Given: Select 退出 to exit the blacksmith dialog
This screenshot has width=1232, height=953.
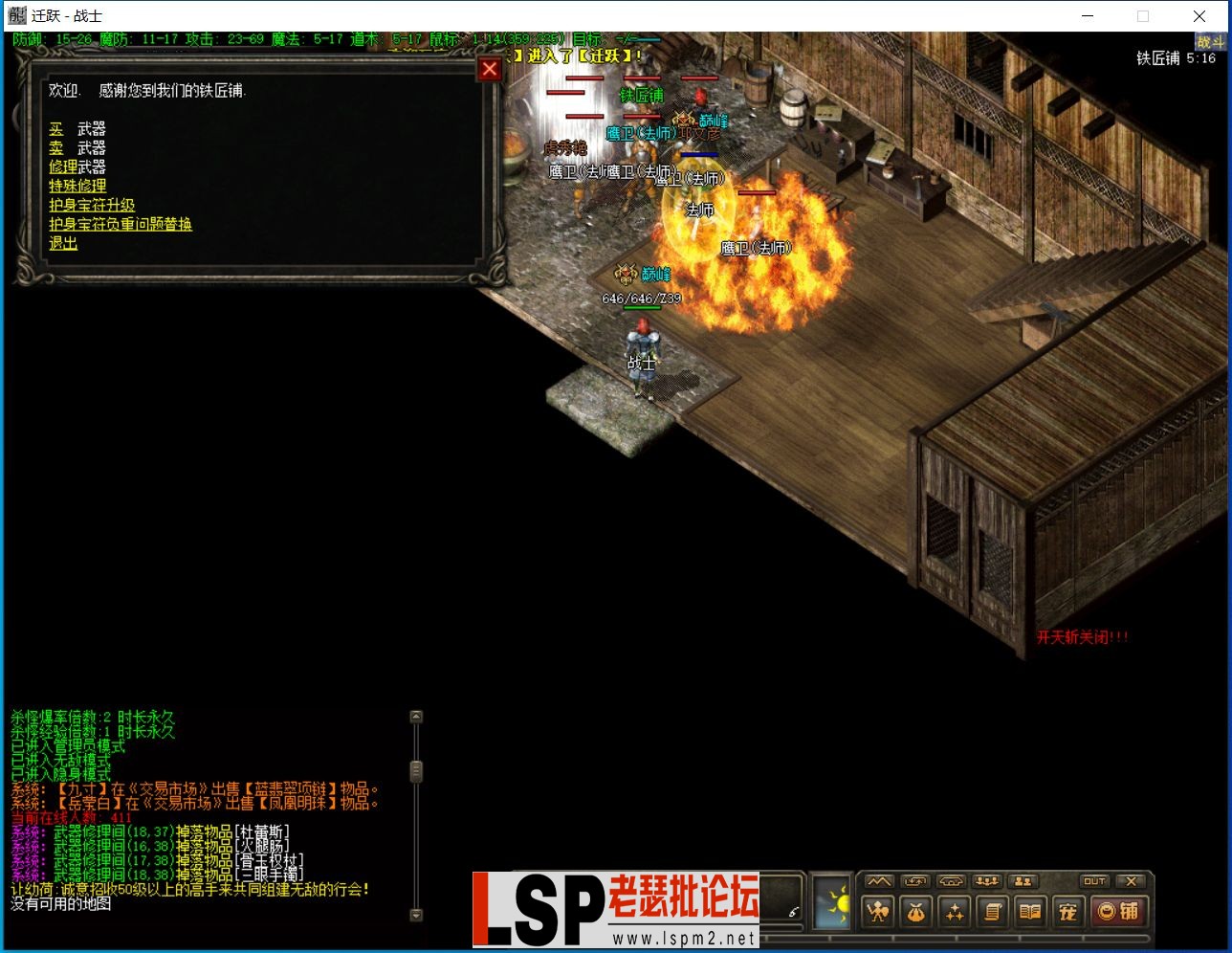Looking at the screenshot, I should coord(61,243).
